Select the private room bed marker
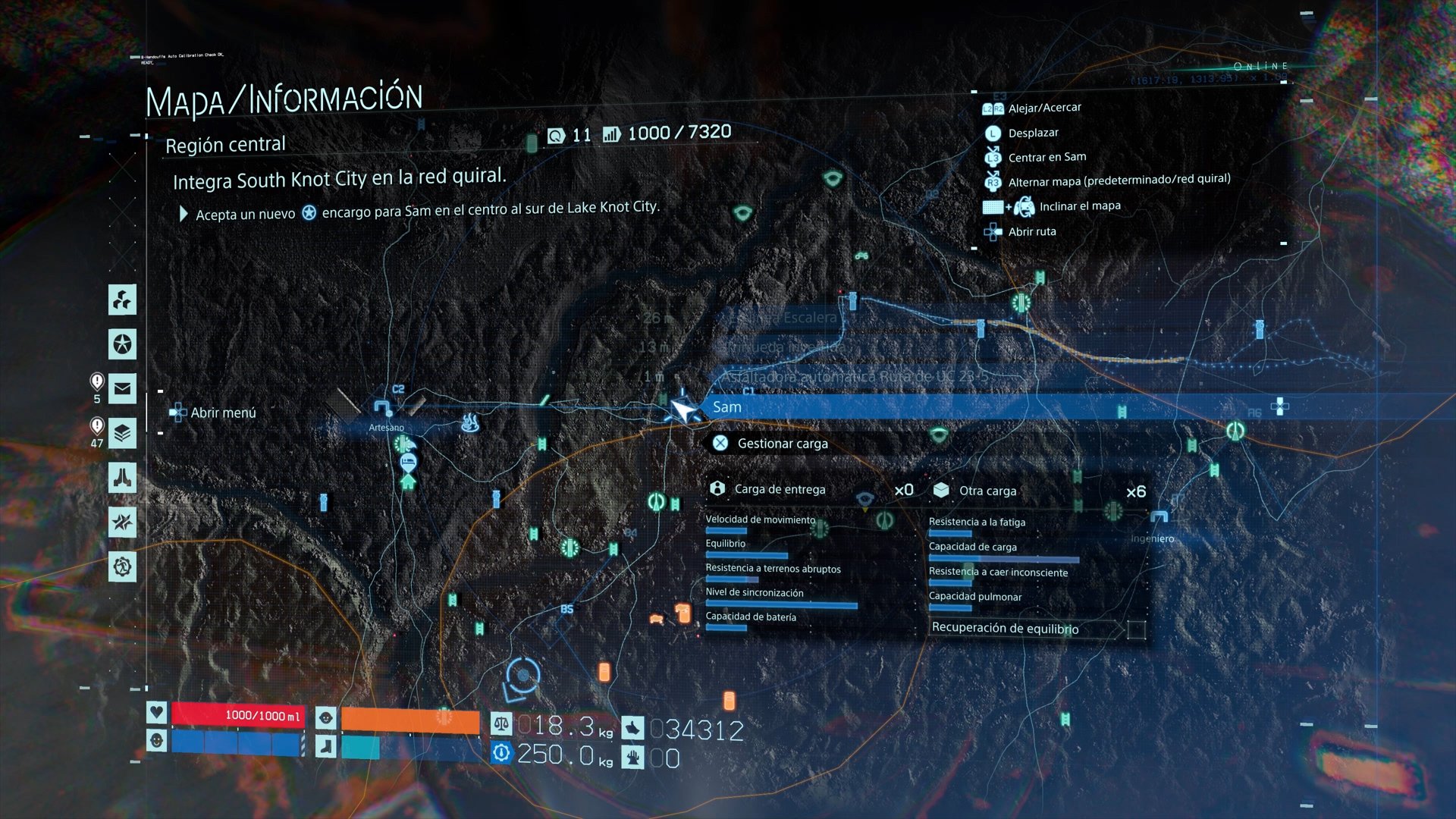Screen dimensions: 1456x819 click(408, 460)
